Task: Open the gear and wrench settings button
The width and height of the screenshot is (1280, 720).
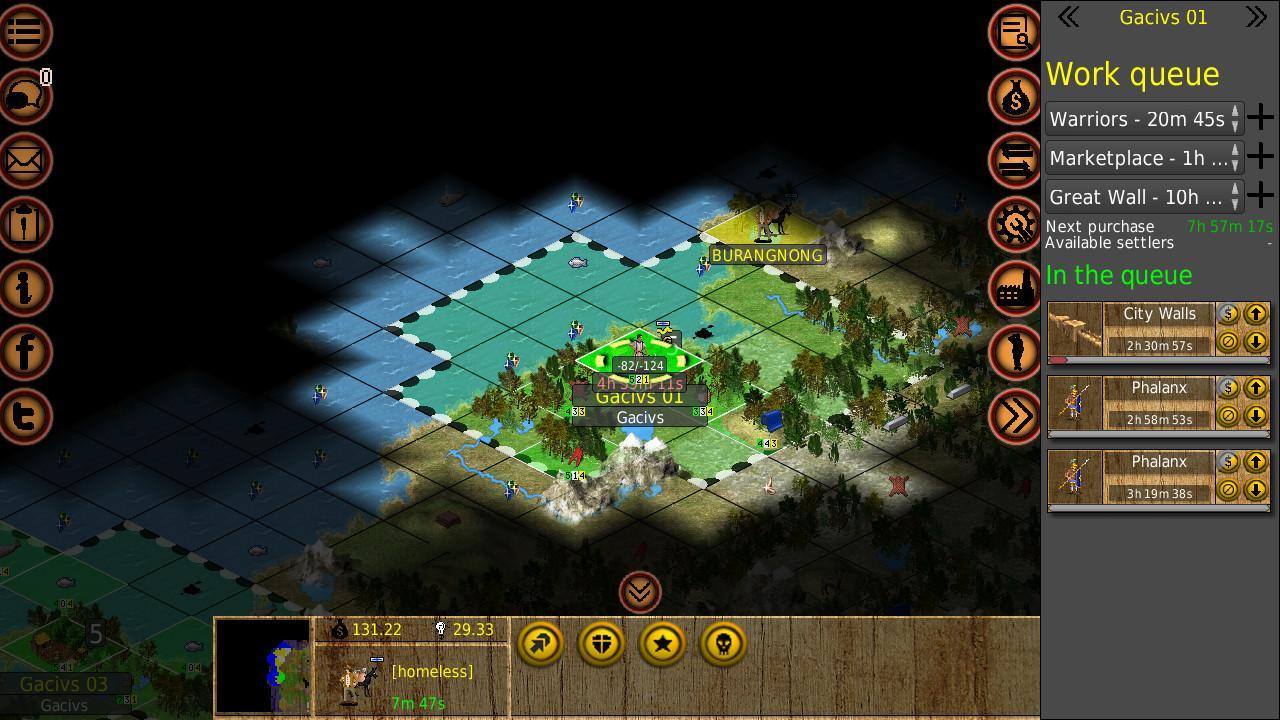Action: point(1015,224)
